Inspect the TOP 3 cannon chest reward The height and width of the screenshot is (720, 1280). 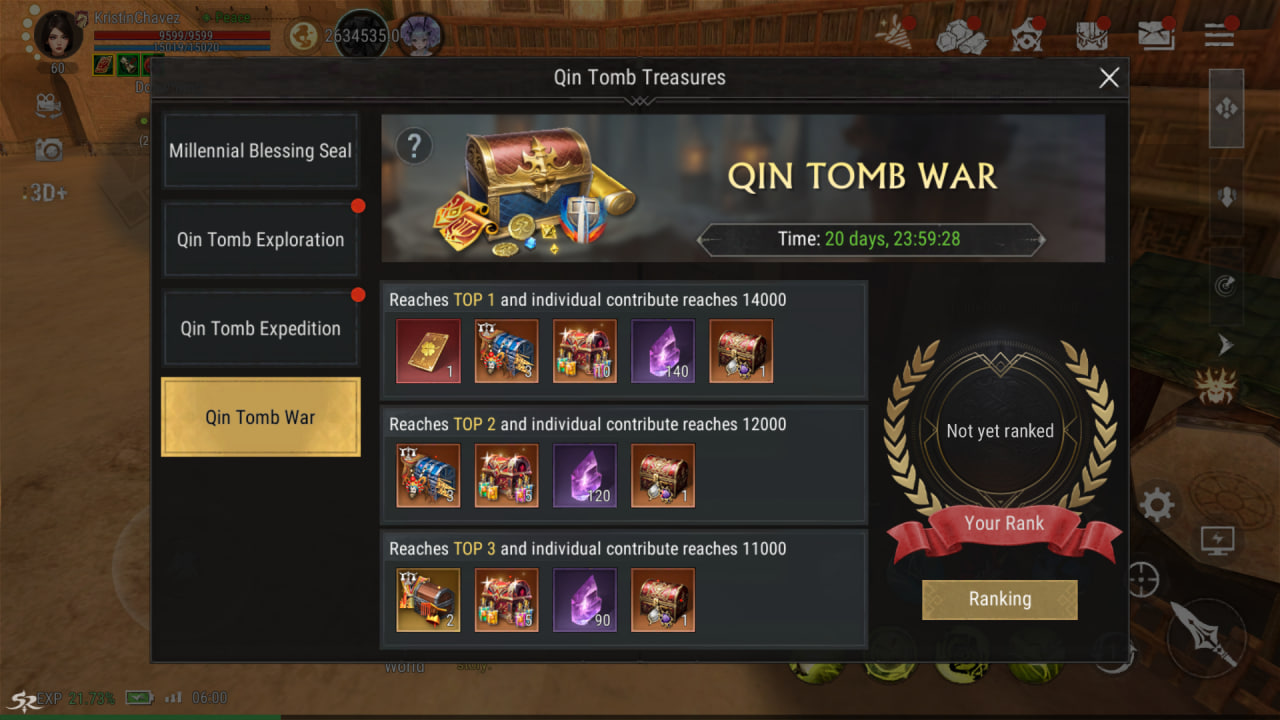coord(428,600)
